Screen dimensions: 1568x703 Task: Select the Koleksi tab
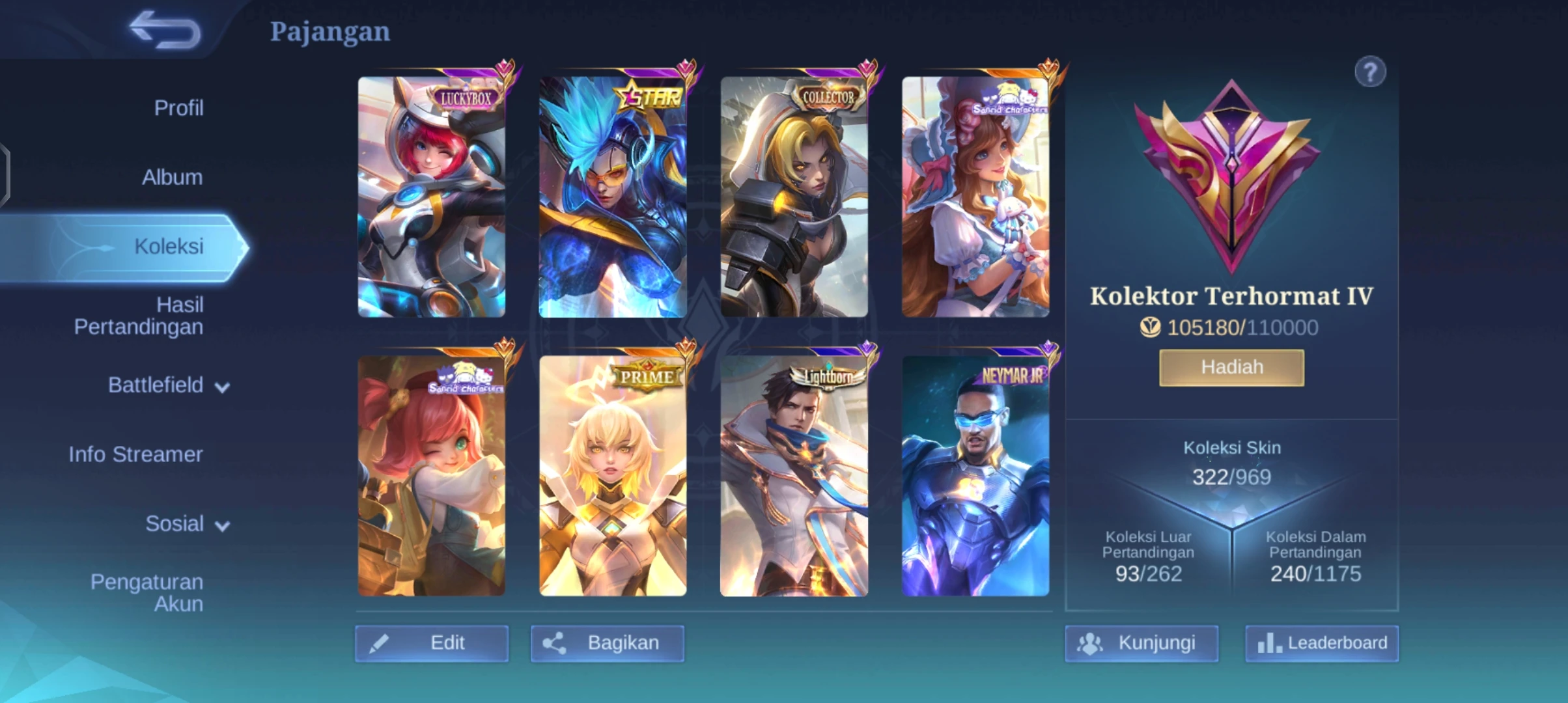tap(168, 247)
